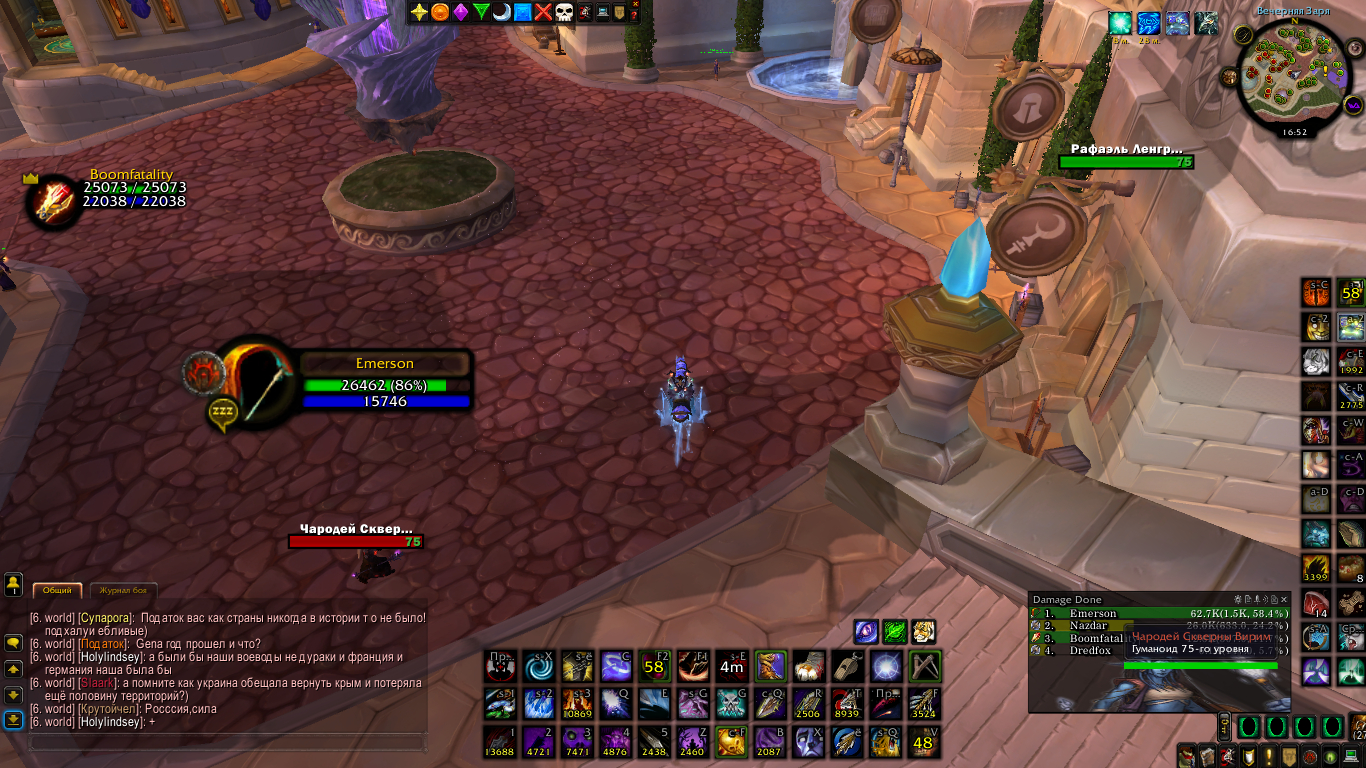Choose the white skull raid marker

pyautogui.click(x=563, y=12)
